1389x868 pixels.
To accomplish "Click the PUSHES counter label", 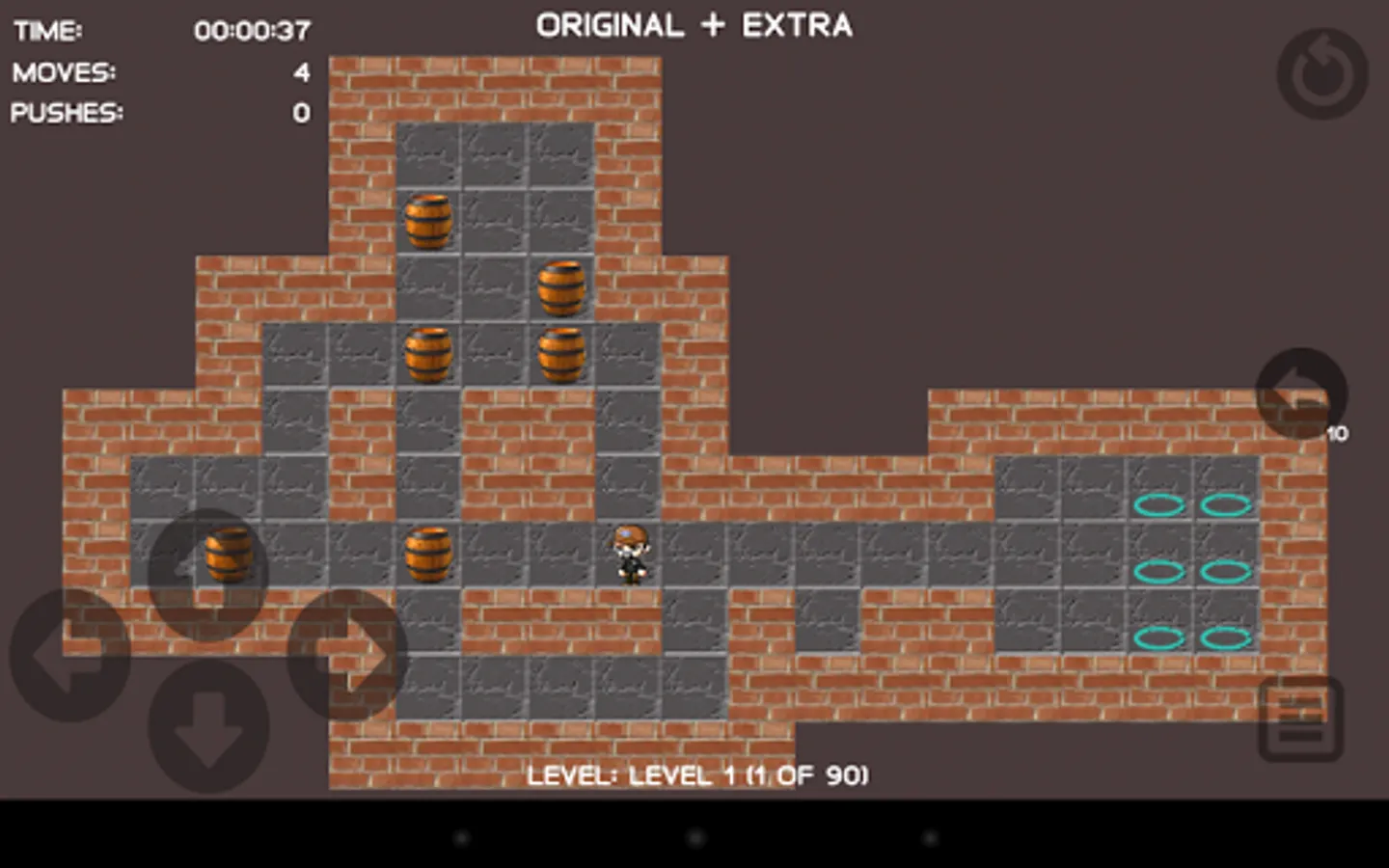I will coord(67,113).
